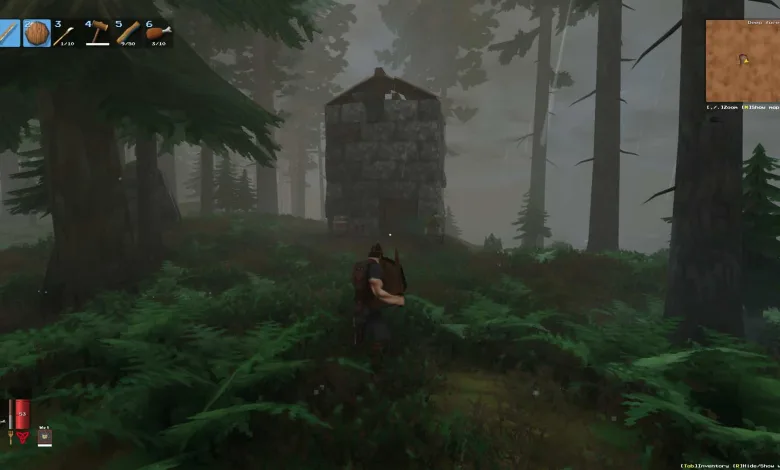
Task: Pick the cooked meat in slot 6
Action: pos(159,33)
